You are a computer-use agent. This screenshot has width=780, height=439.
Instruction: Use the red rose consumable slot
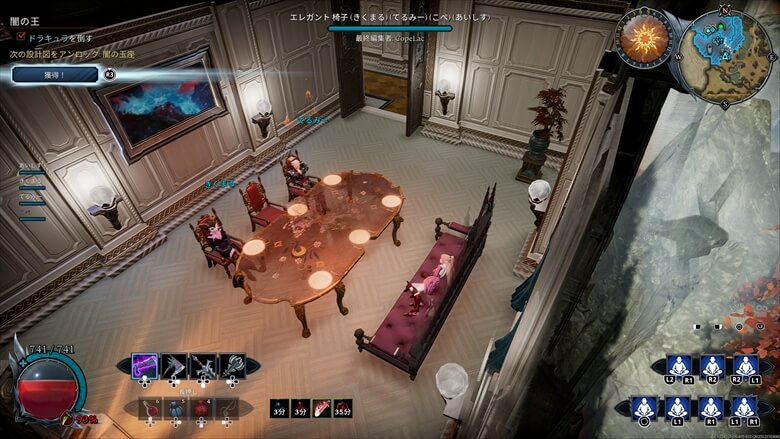pyautogui.click(x=202, y=407)
